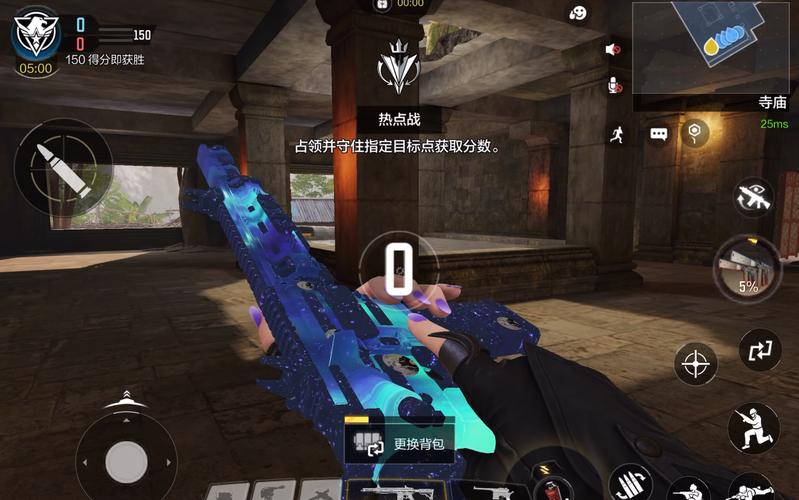Tap the reload magazine button
Image resolution: width=799 pixels, height=500 pixels.
tap(629, 485)
